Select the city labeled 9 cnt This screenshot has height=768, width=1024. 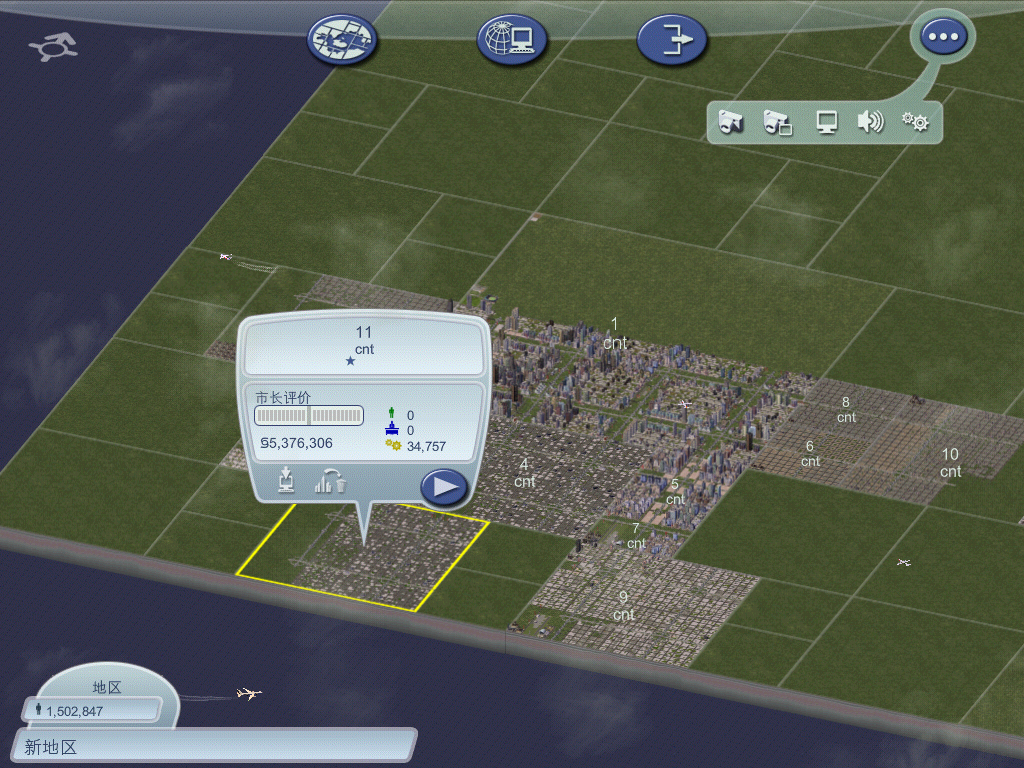pos(624,606)
